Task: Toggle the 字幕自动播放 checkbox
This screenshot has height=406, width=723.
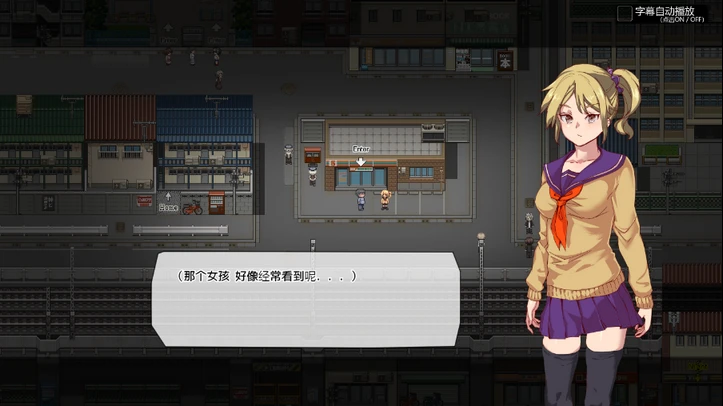Action: pos(625,13)
